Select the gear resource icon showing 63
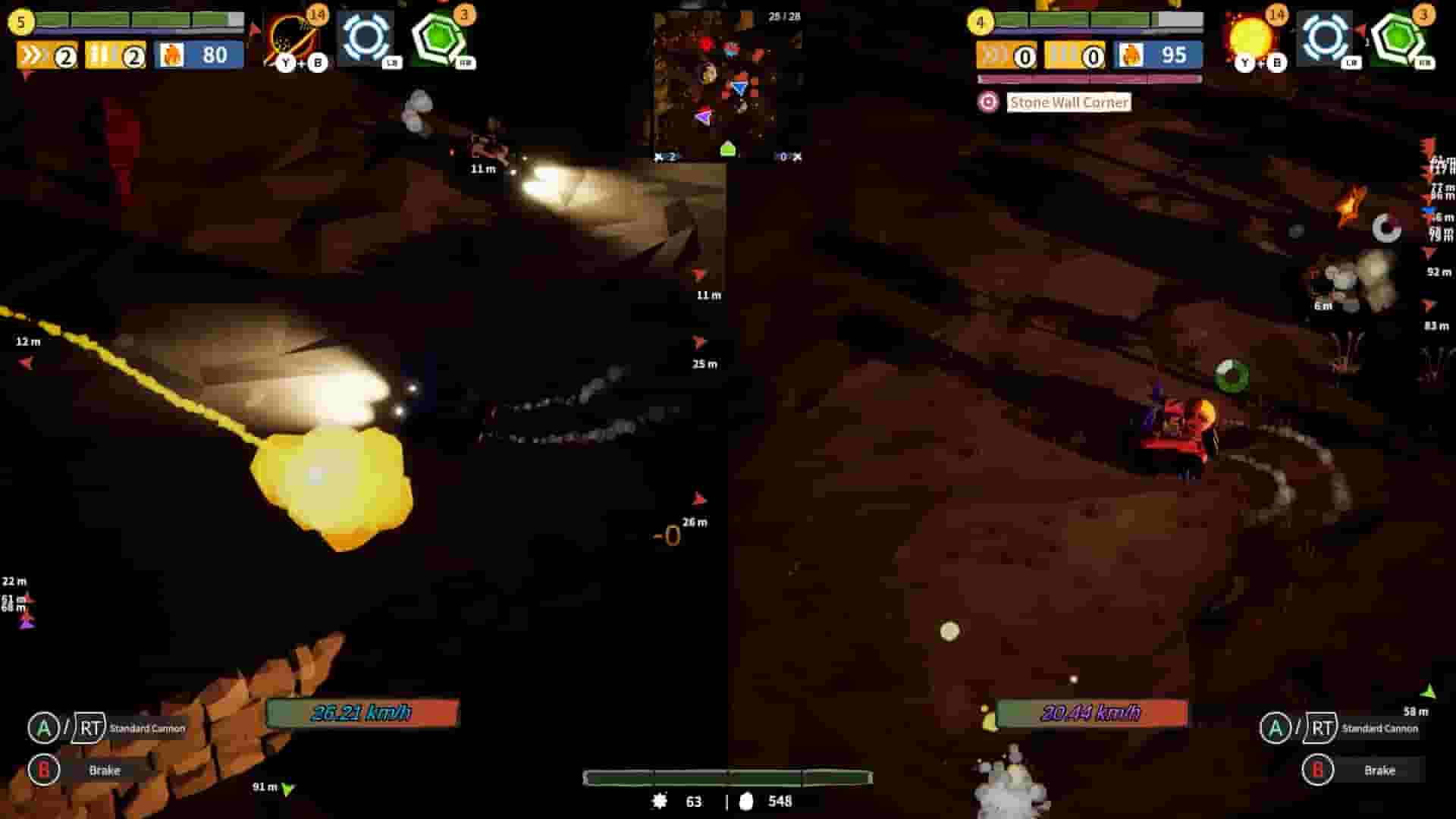Screen dimensions: 1456x819 point(660,802)
